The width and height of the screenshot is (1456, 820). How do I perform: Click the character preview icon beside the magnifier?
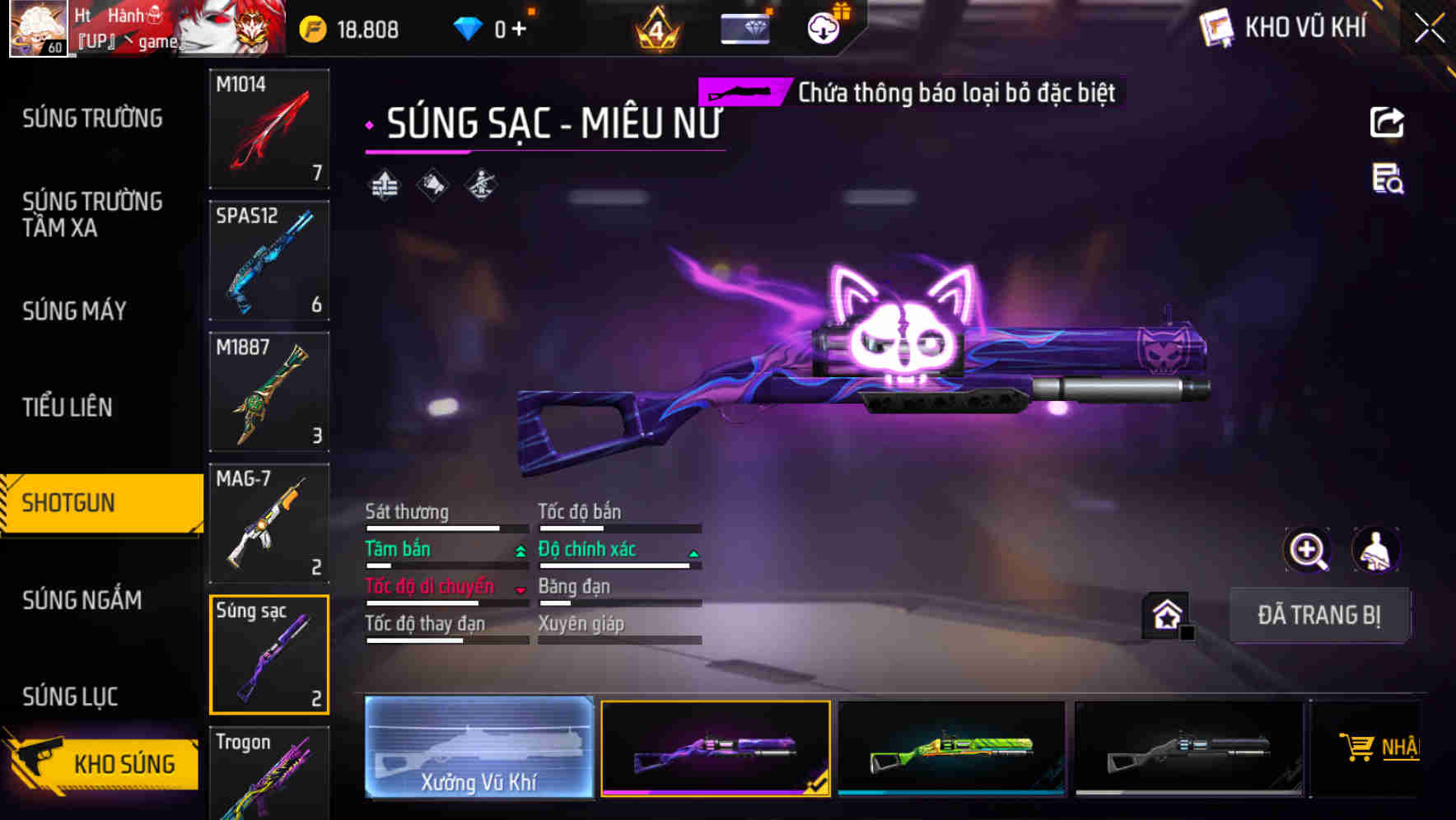click(x=1375, y=550)
